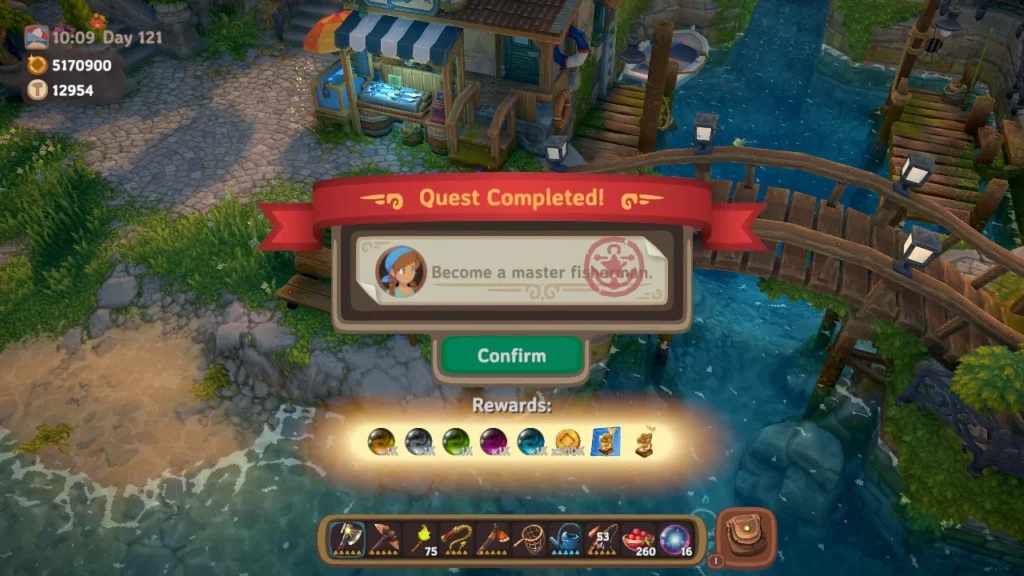Choose the torch slot with 75

[421, 540]
